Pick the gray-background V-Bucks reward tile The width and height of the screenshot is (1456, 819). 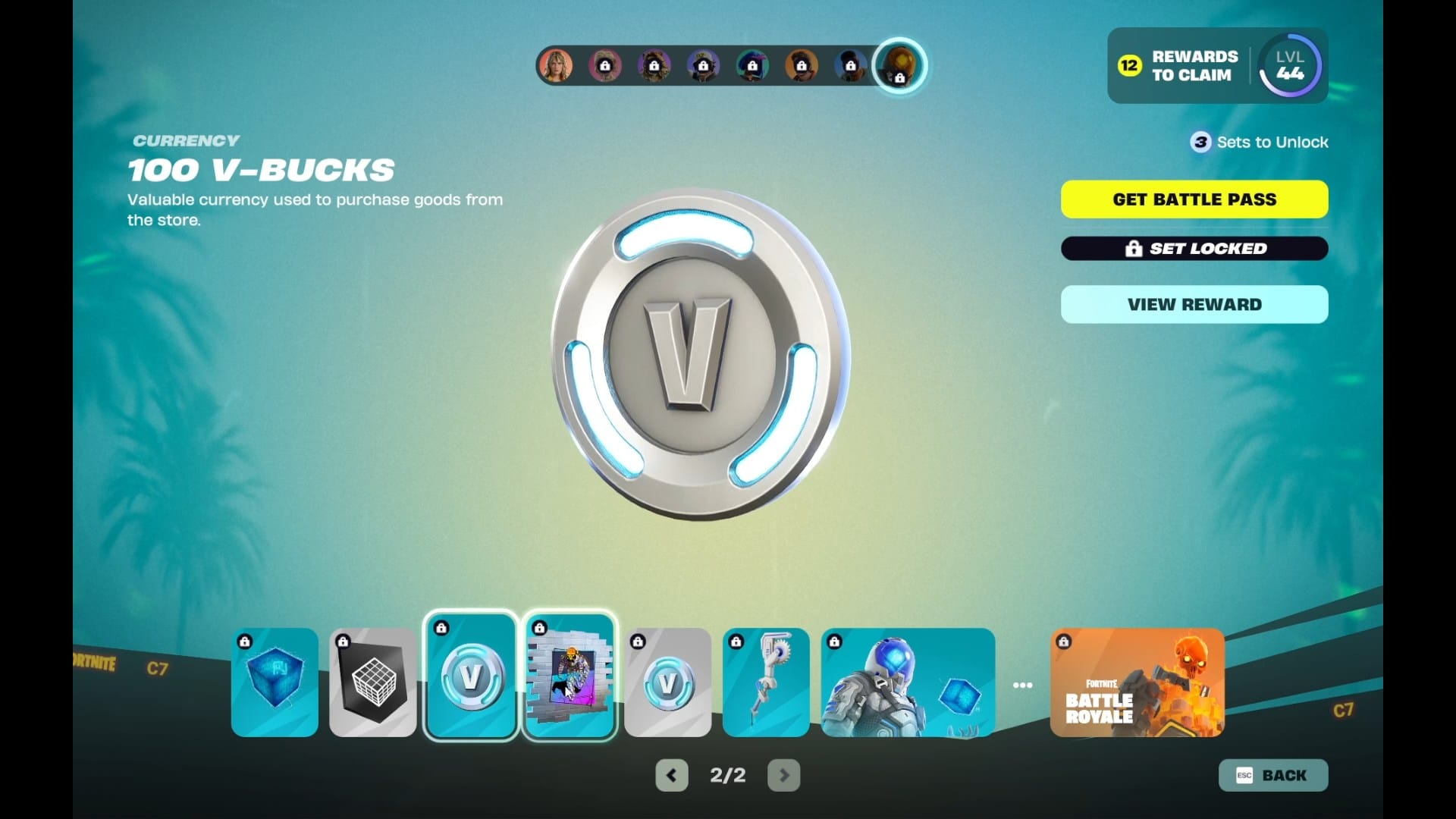point(667,682)
